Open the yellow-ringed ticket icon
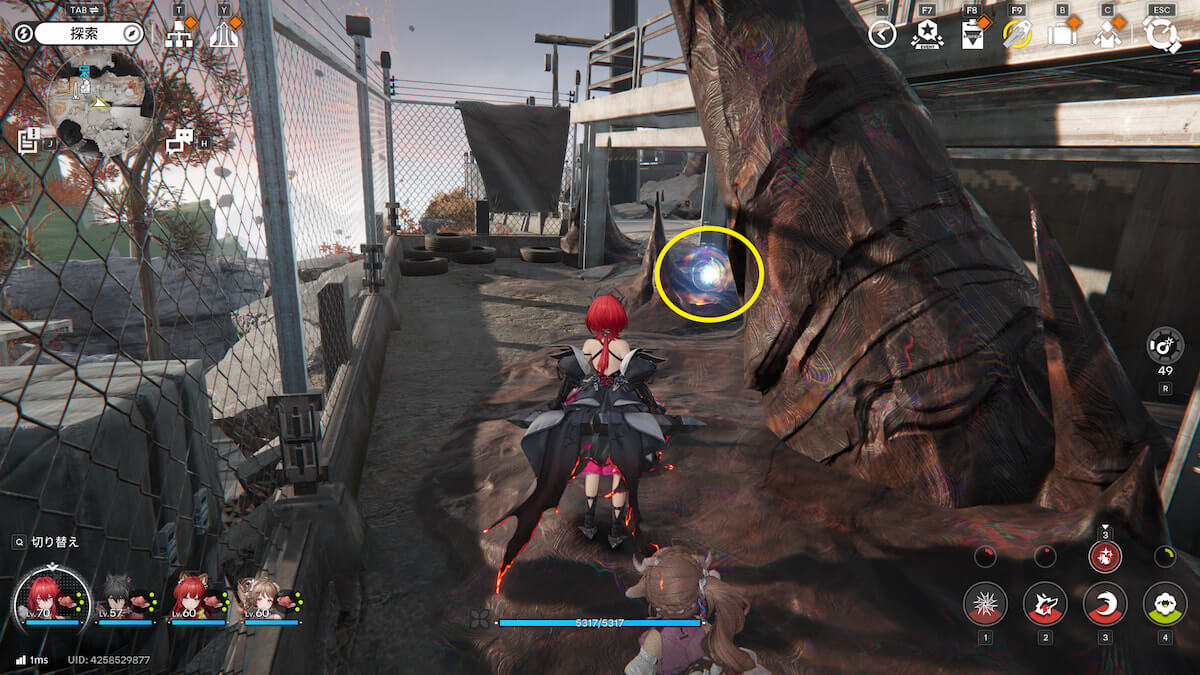 pos(1017,35)
